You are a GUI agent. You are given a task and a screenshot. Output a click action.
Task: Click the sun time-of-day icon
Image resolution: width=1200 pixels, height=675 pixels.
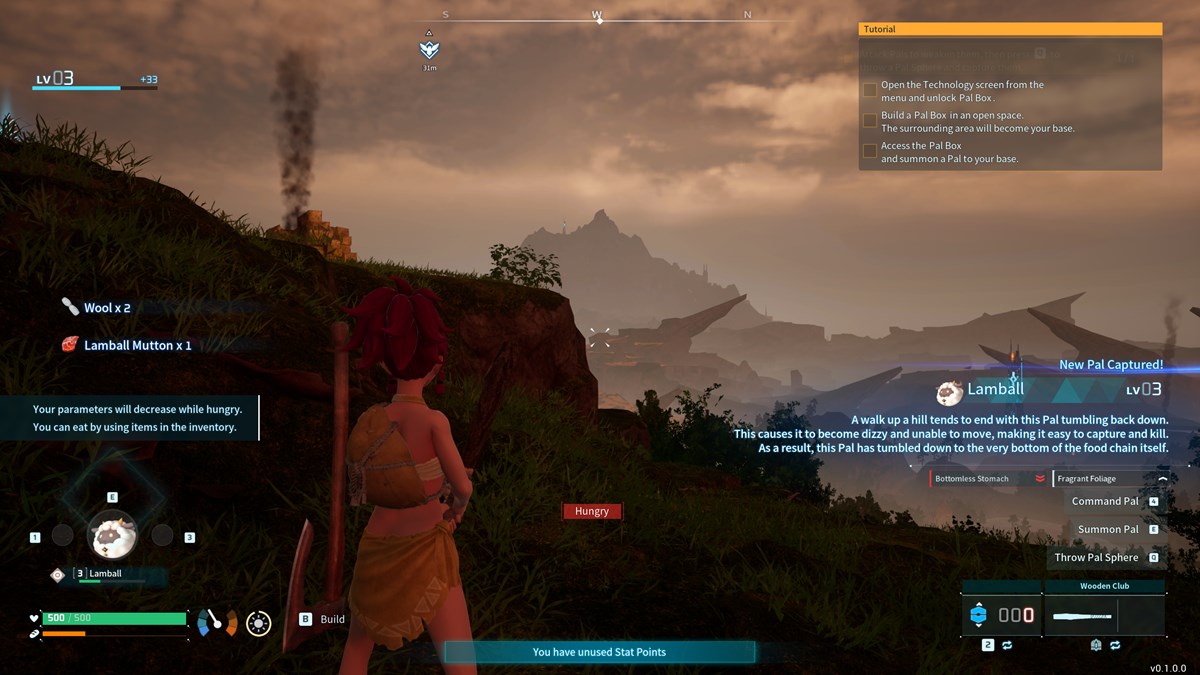coord(259,623)
